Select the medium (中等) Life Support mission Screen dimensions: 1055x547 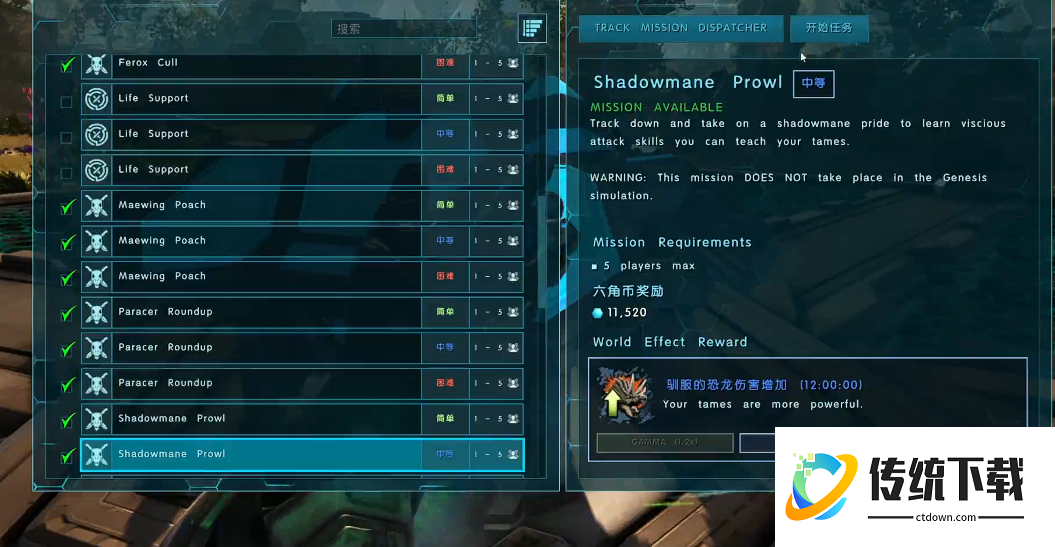coord(250,134)
